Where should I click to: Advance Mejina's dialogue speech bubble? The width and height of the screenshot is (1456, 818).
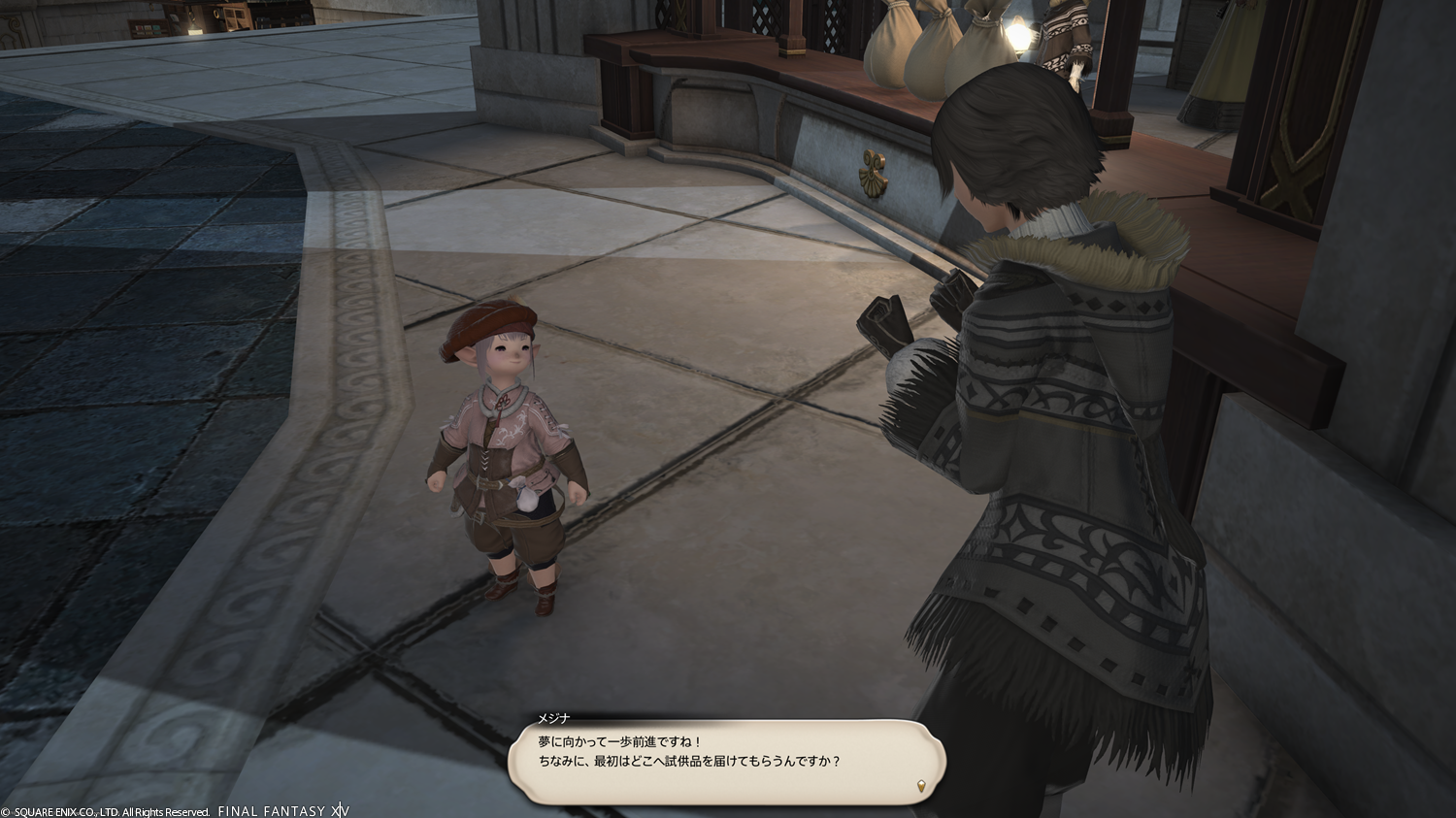point(726,760)
